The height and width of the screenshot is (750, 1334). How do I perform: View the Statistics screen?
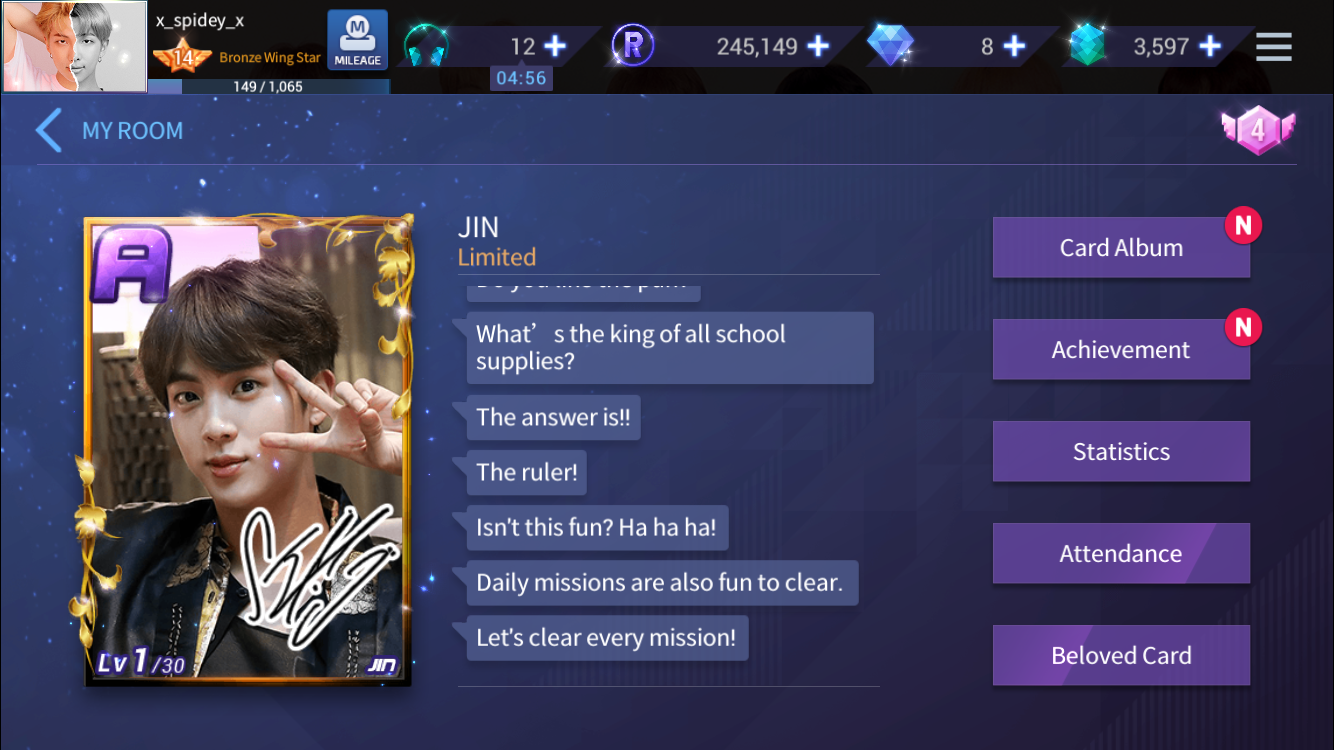[x=1120, y=452]
